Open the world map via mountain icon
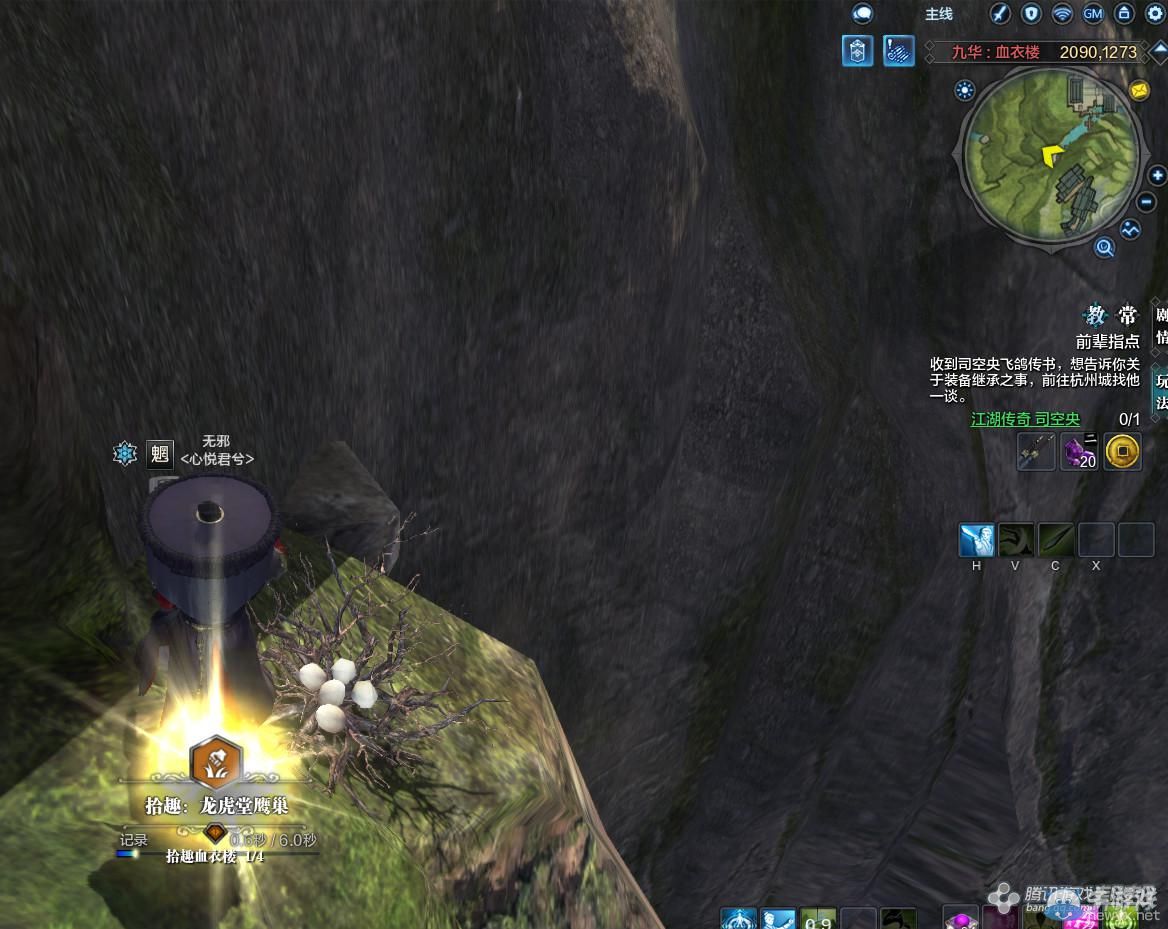This screenshot has width=1168, height=929. pos(1130,229)
